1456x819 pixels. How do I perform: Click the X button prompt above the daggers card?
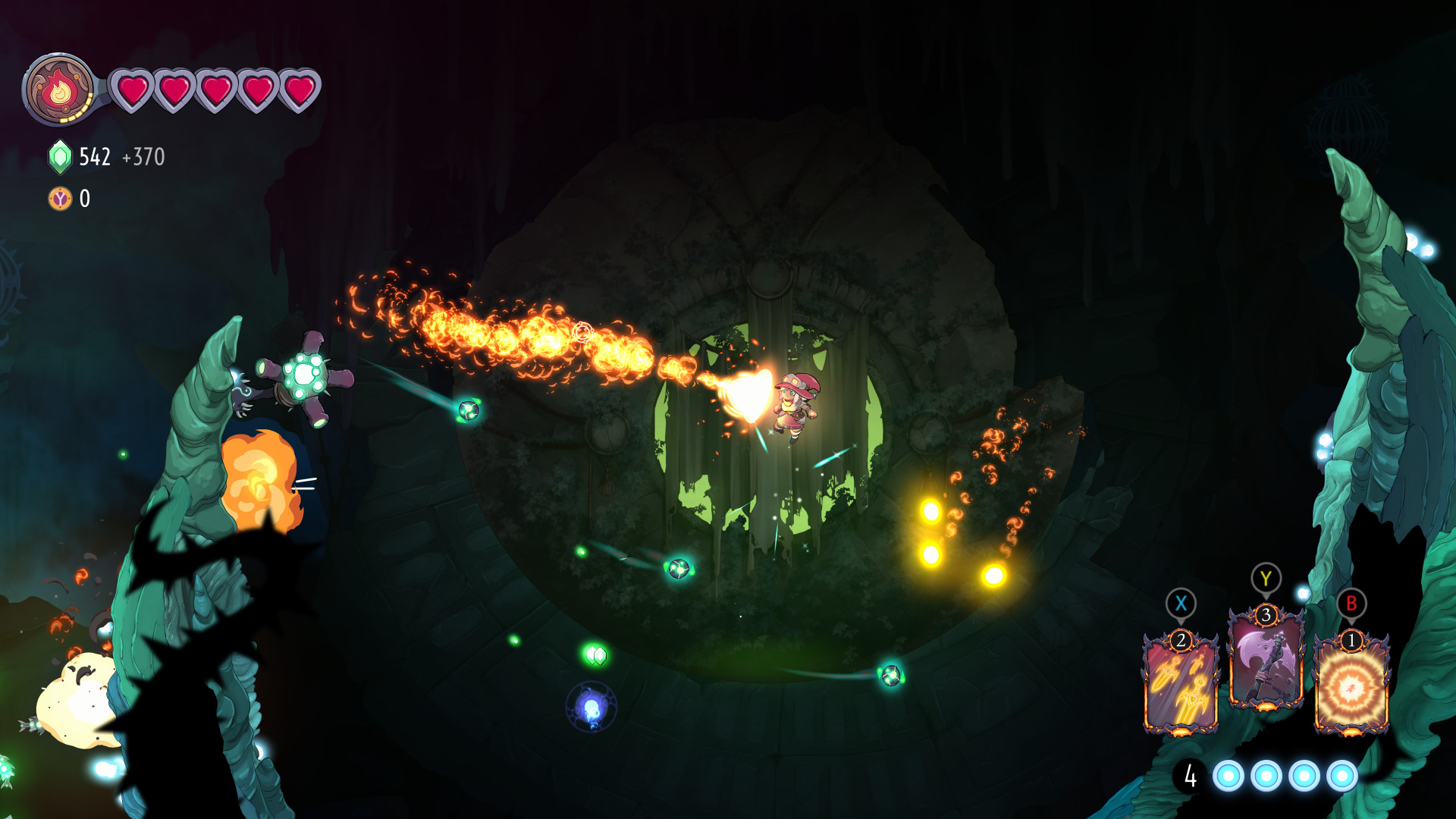tap(1181, 604)
